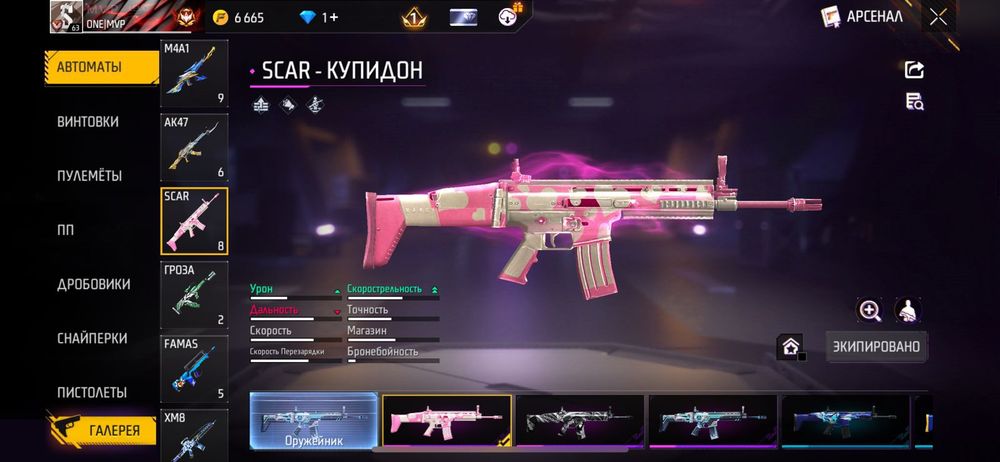The image size is (1000, 462).
Task: Zoom in on the weapon preview
Action: point(870,310)
